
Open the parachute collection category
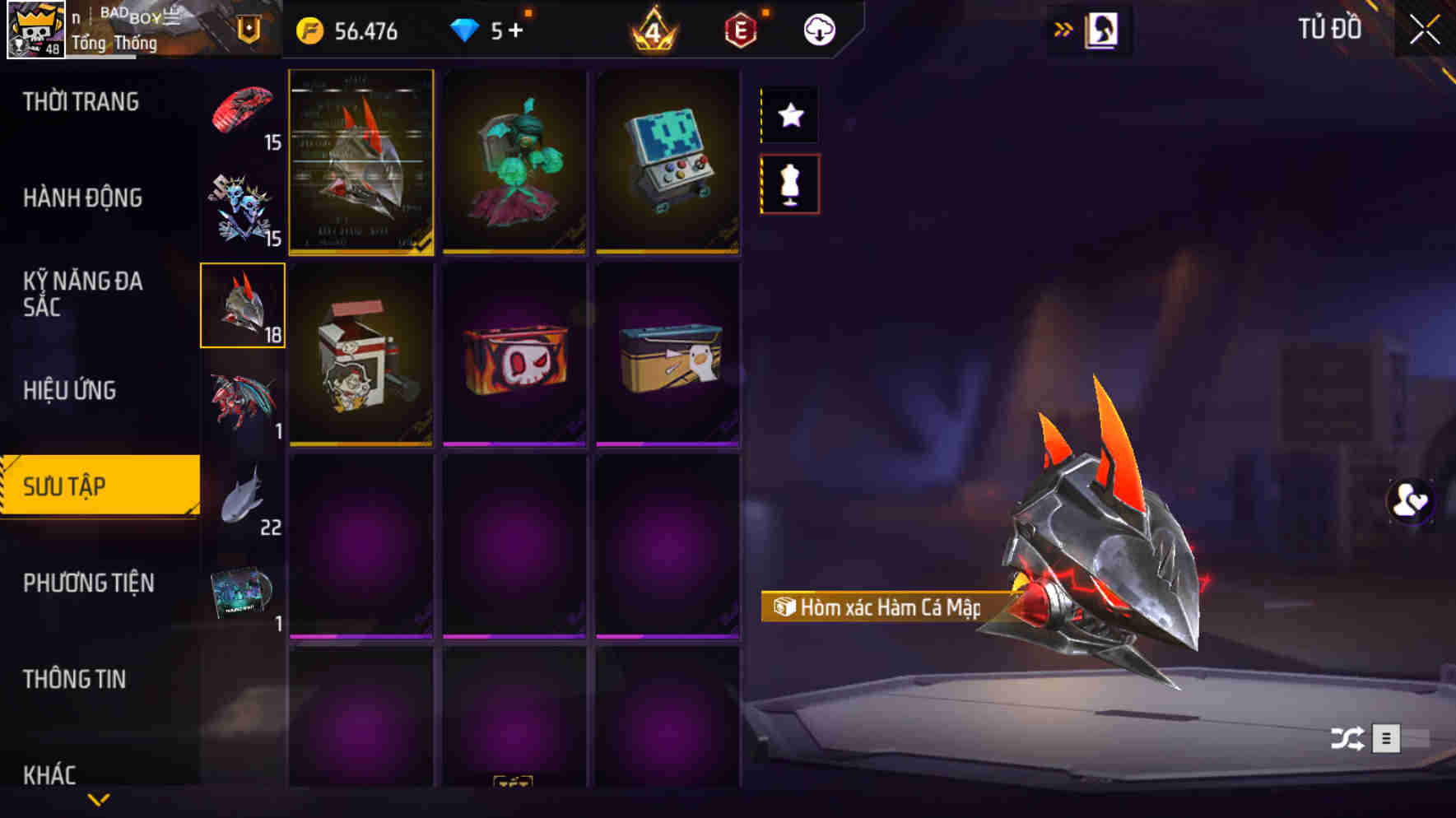243,111
